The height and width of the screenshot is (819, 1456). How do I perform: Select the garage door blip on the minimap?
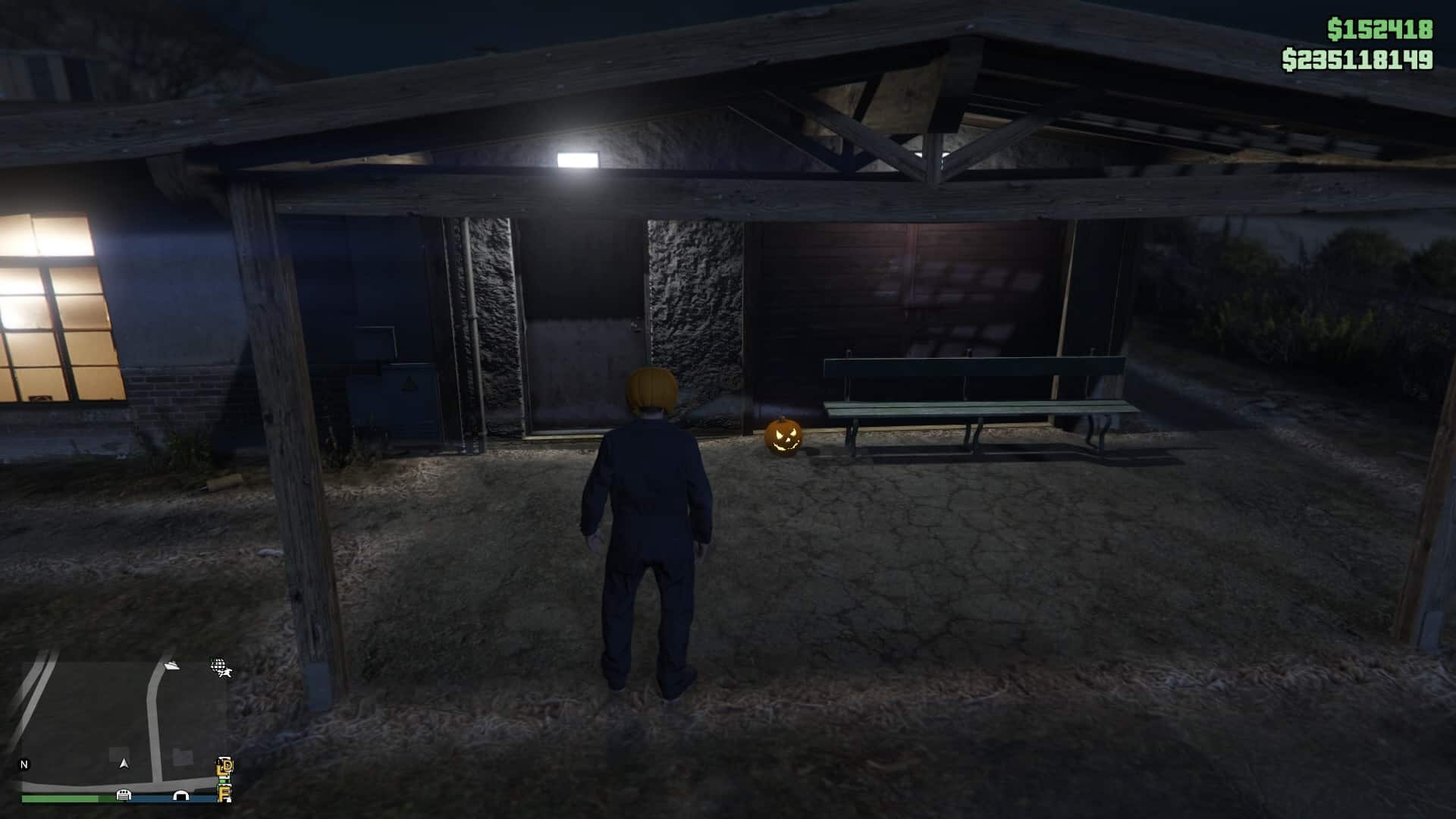124,795
